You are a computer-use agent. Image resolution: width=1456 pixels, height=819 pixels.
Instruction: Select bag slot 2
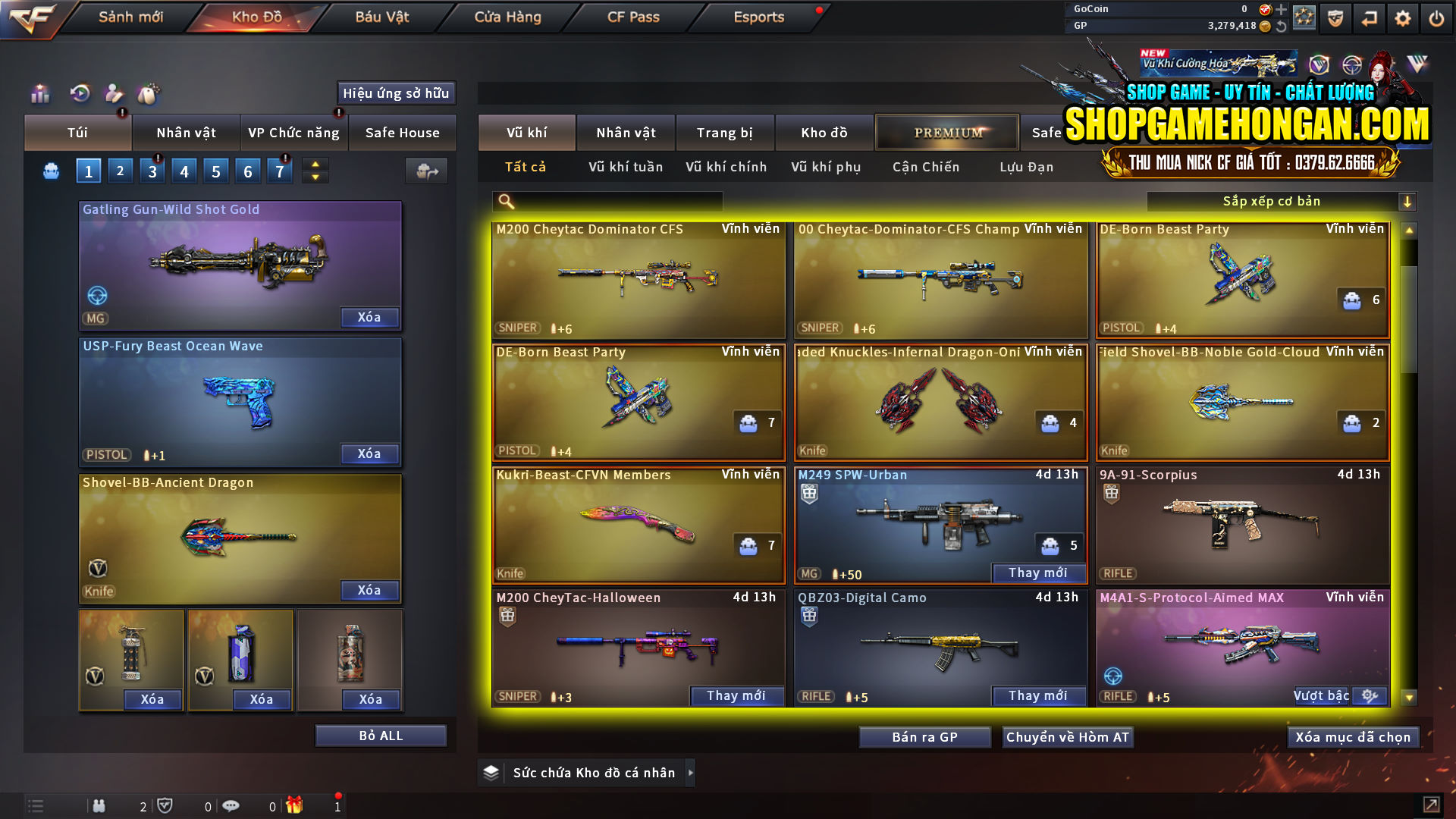click(x=120, y=170)
